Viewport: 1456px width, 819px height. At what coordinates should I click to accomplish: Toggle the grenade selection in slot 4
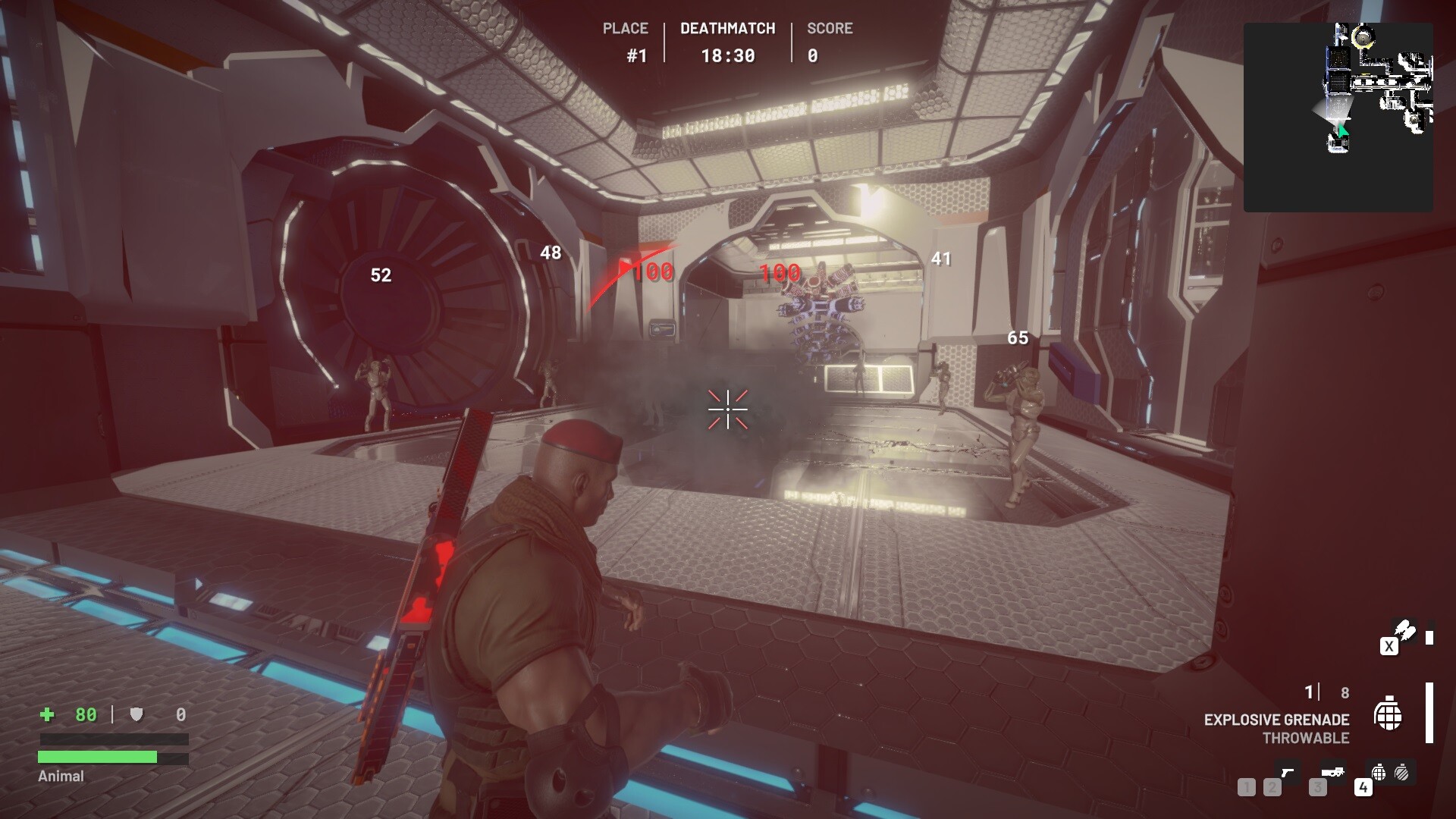[1378, 774]
